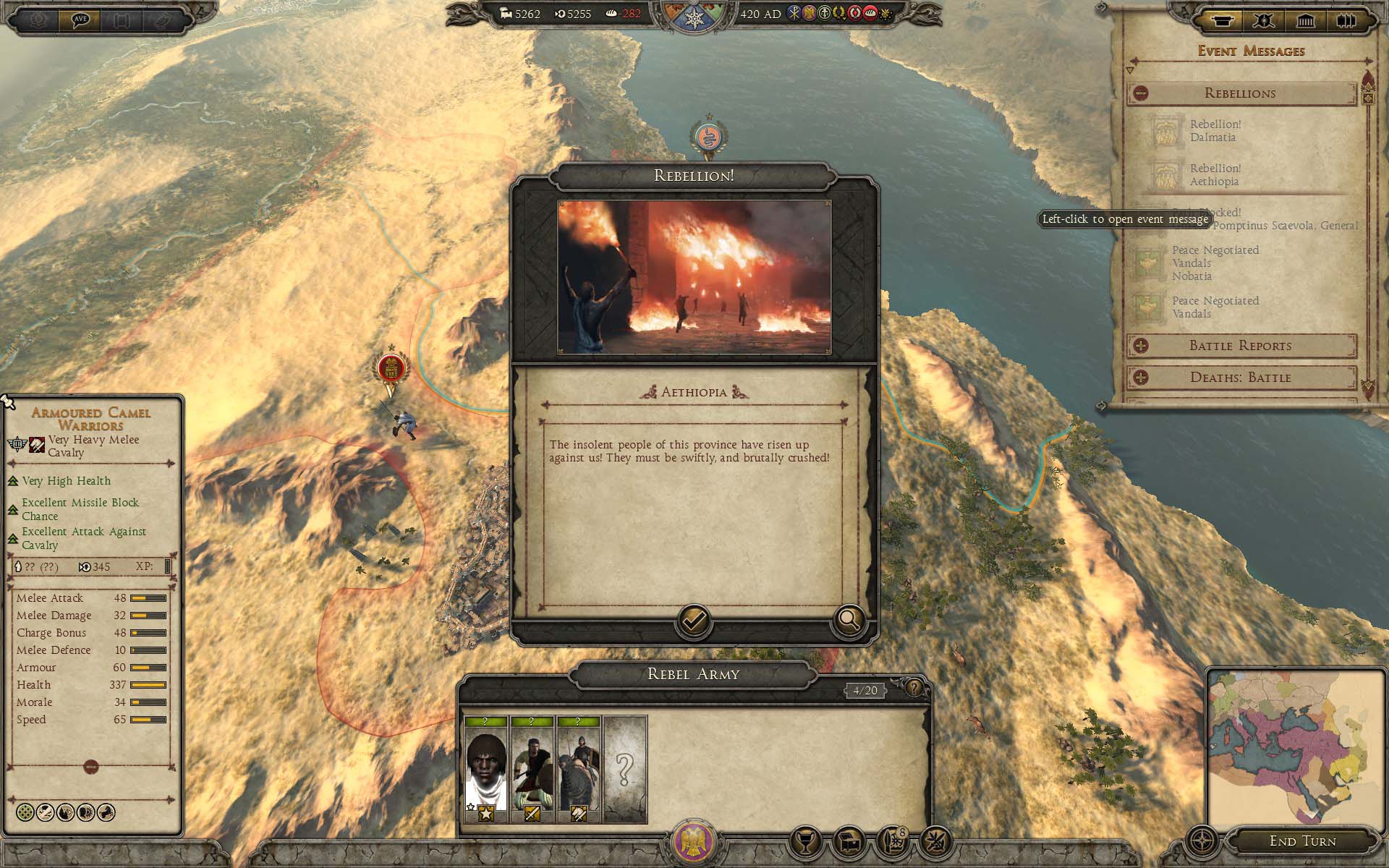
Task: Open the Roman eagle faction summary button
Action: pos(694,843)
